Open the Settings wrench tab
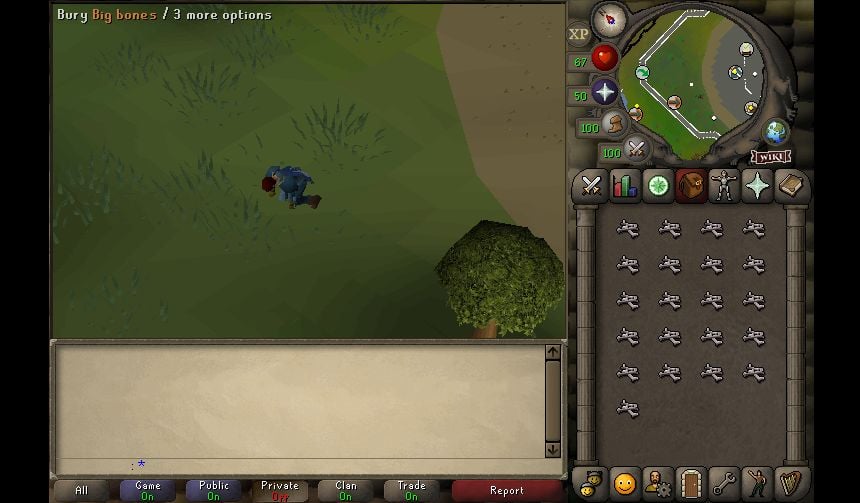This screenshot has width=860, height=503. click(724, 483)
